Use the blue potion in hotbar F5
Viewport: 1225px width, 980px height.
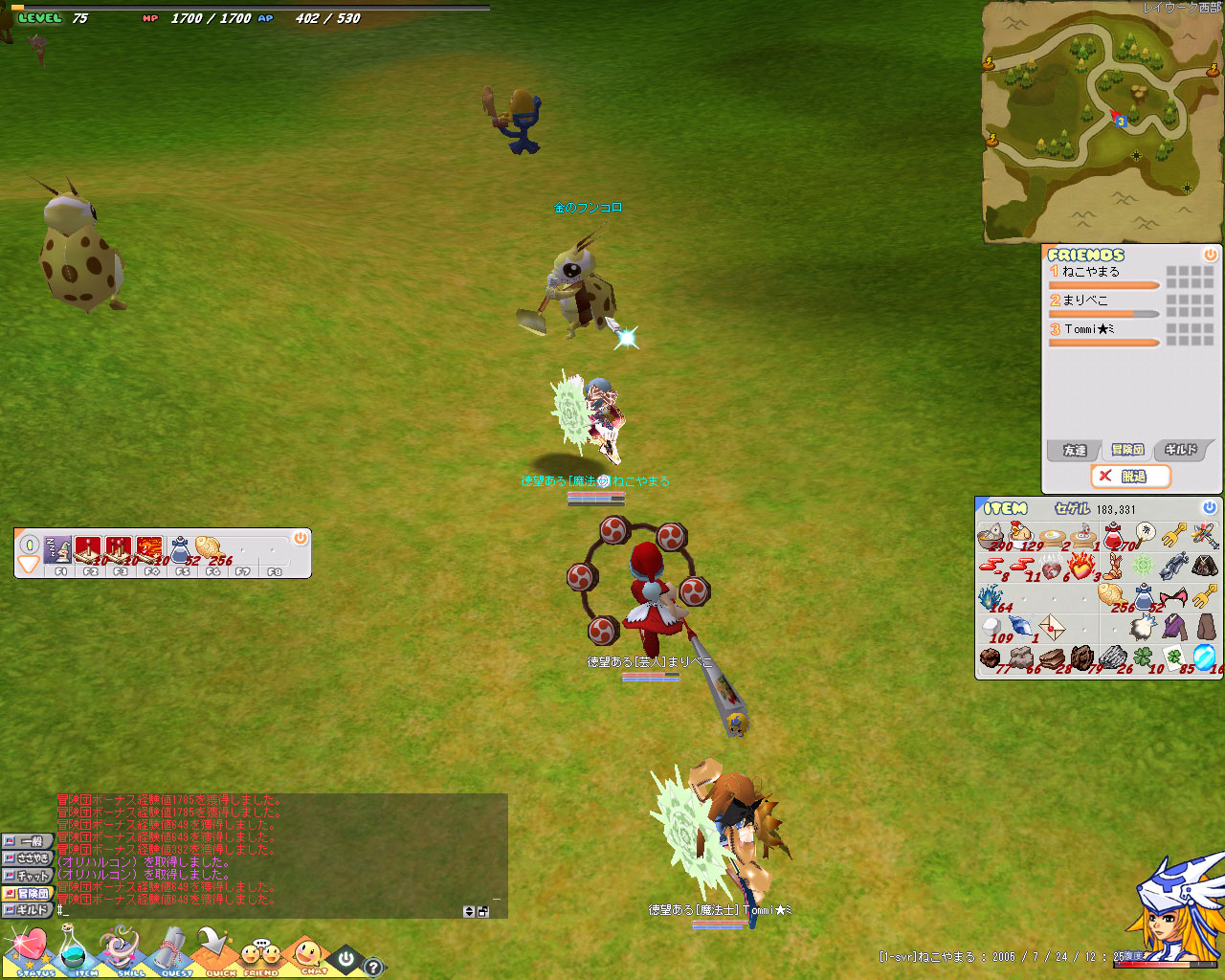[x=180, y=549]
